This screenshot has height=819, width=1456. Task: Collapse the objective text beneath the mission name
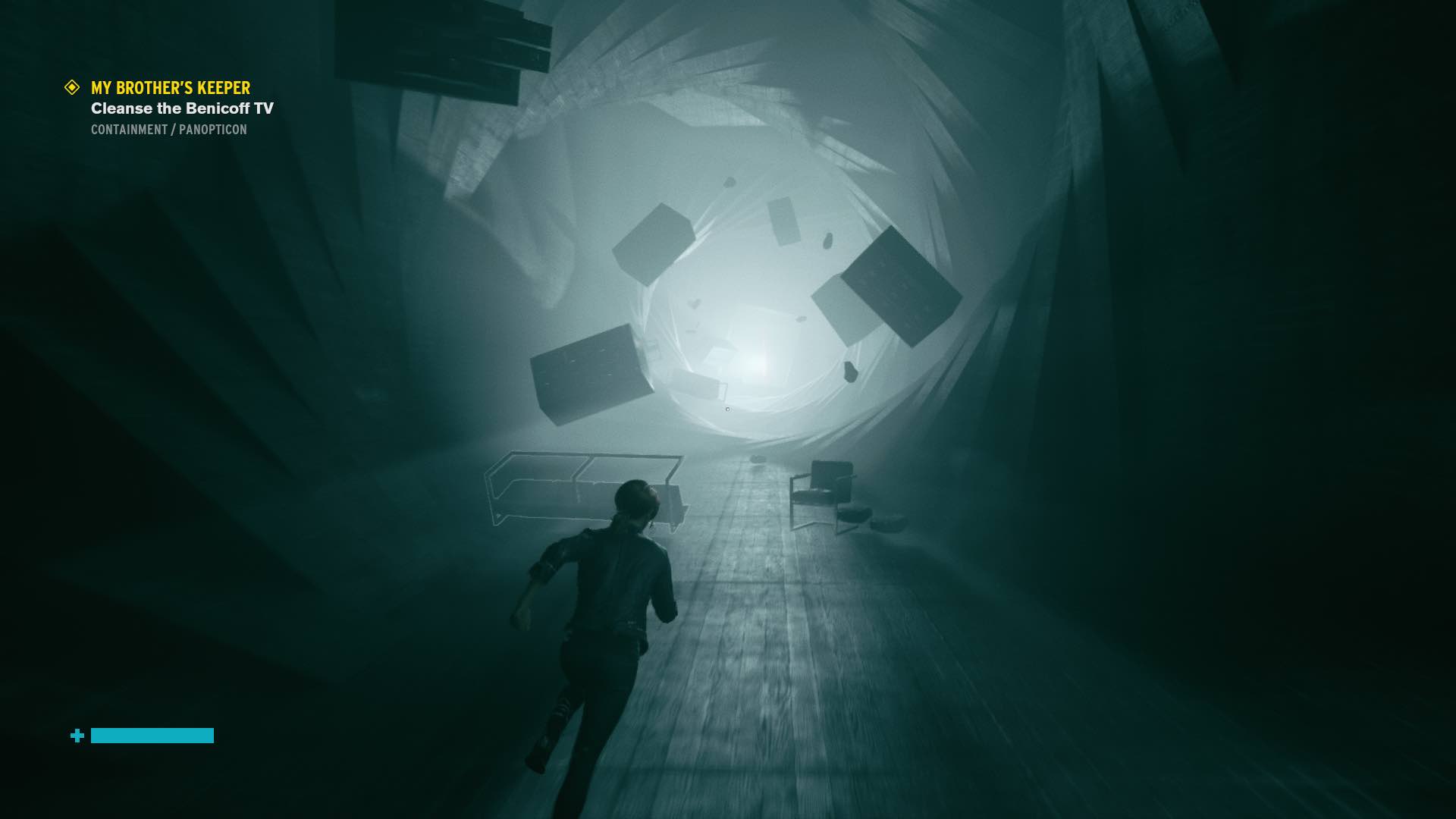pos(184,108)
